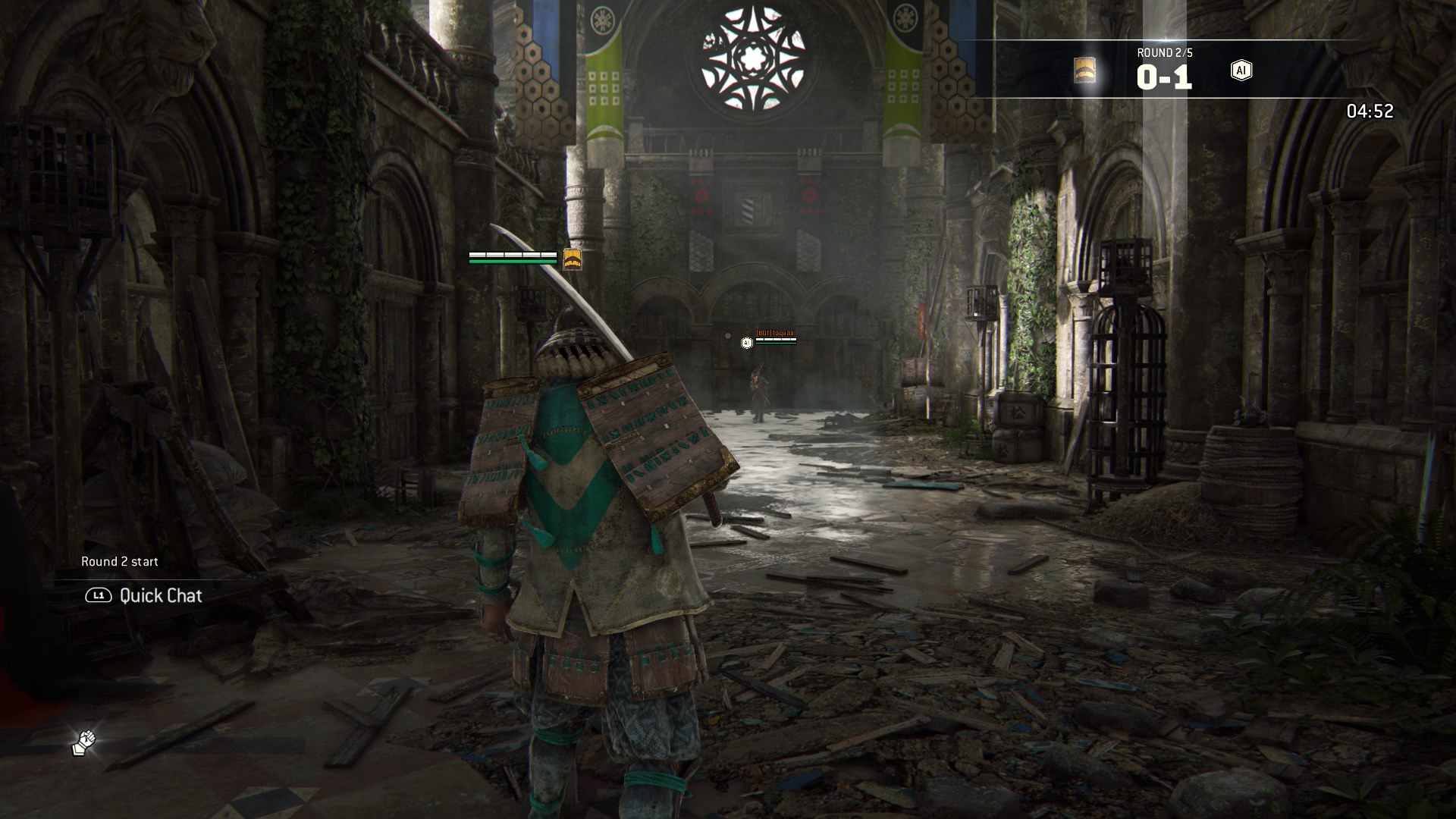Expand the Round 2 start notification
The image size is (1456, 819).
click(120, 562)
